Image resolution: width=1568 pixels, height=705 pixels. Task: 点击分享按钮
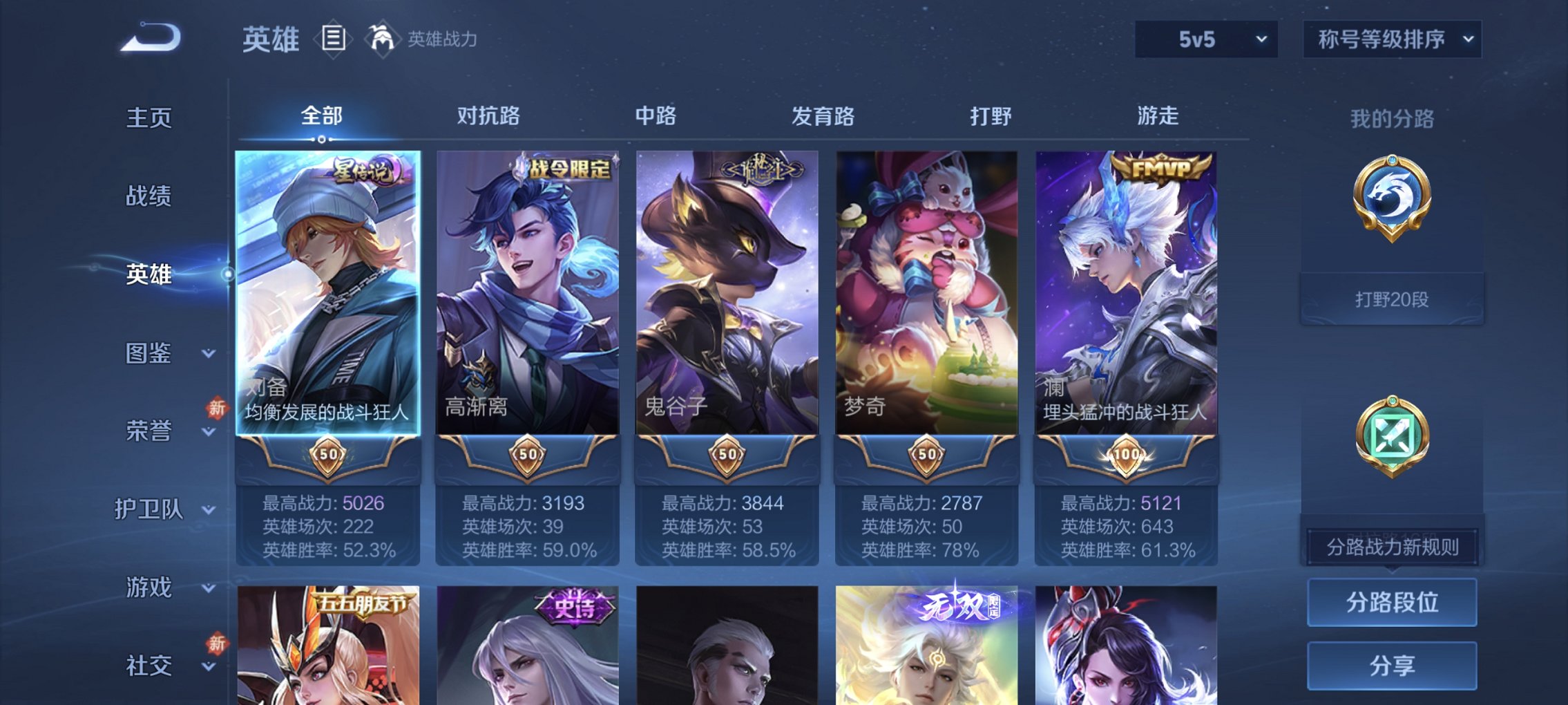coord(1392,665)
